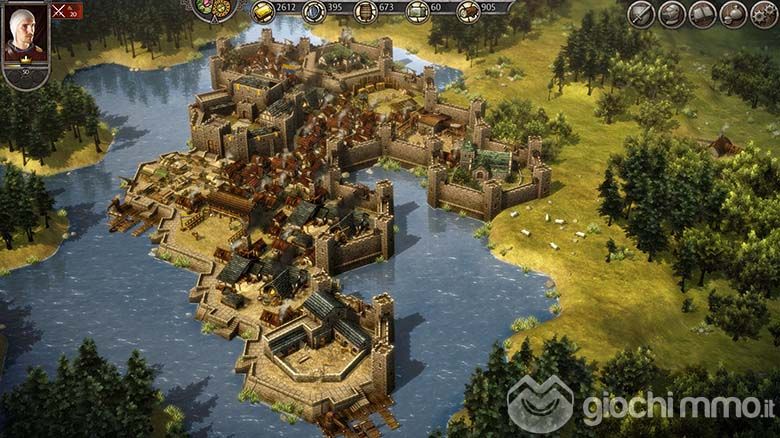Click the gold bars resource icon

tap(262, 11)
